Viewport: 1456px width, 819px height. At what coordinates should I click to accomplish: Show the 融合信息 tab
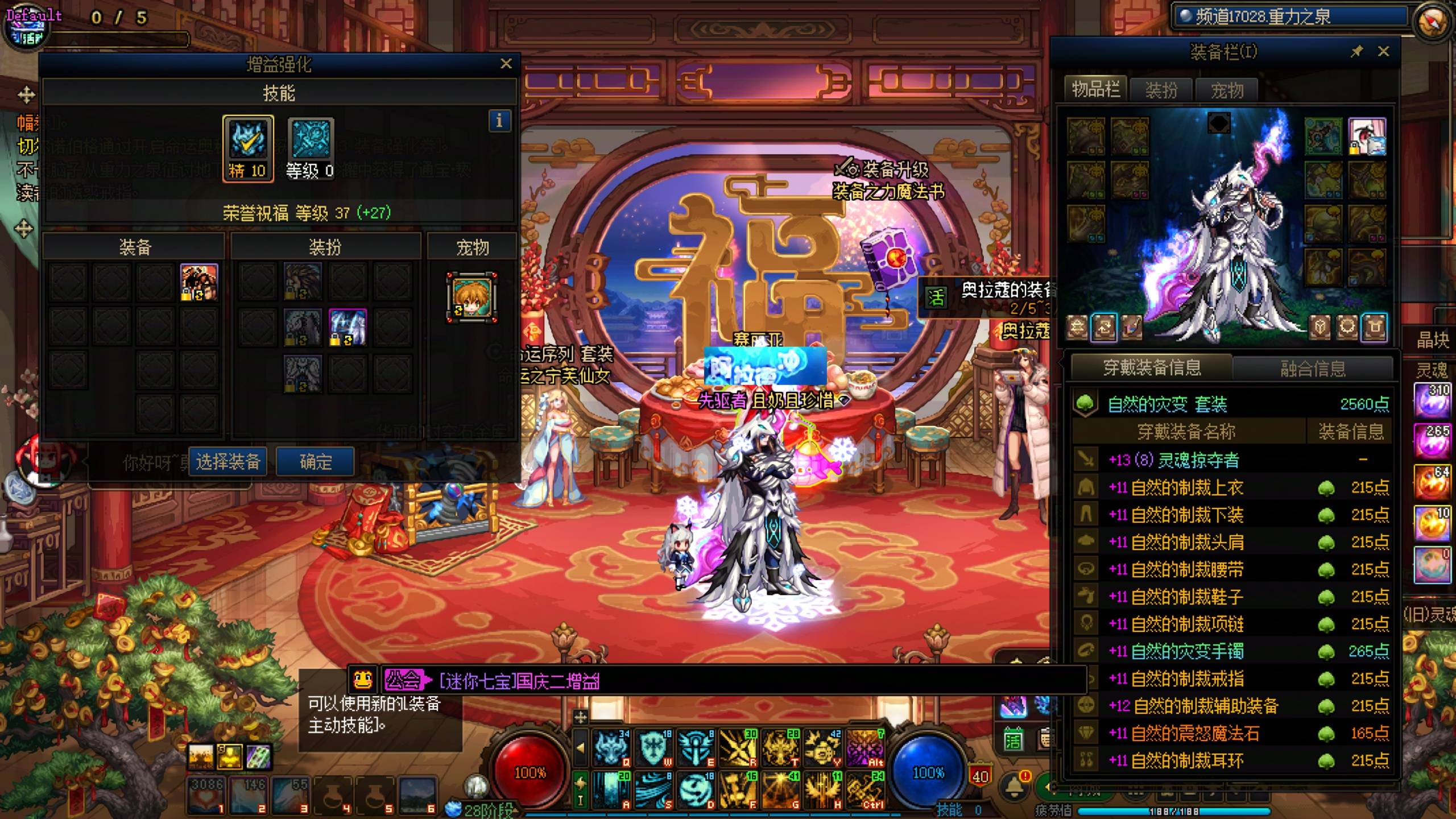click(x=1313, y=369)
